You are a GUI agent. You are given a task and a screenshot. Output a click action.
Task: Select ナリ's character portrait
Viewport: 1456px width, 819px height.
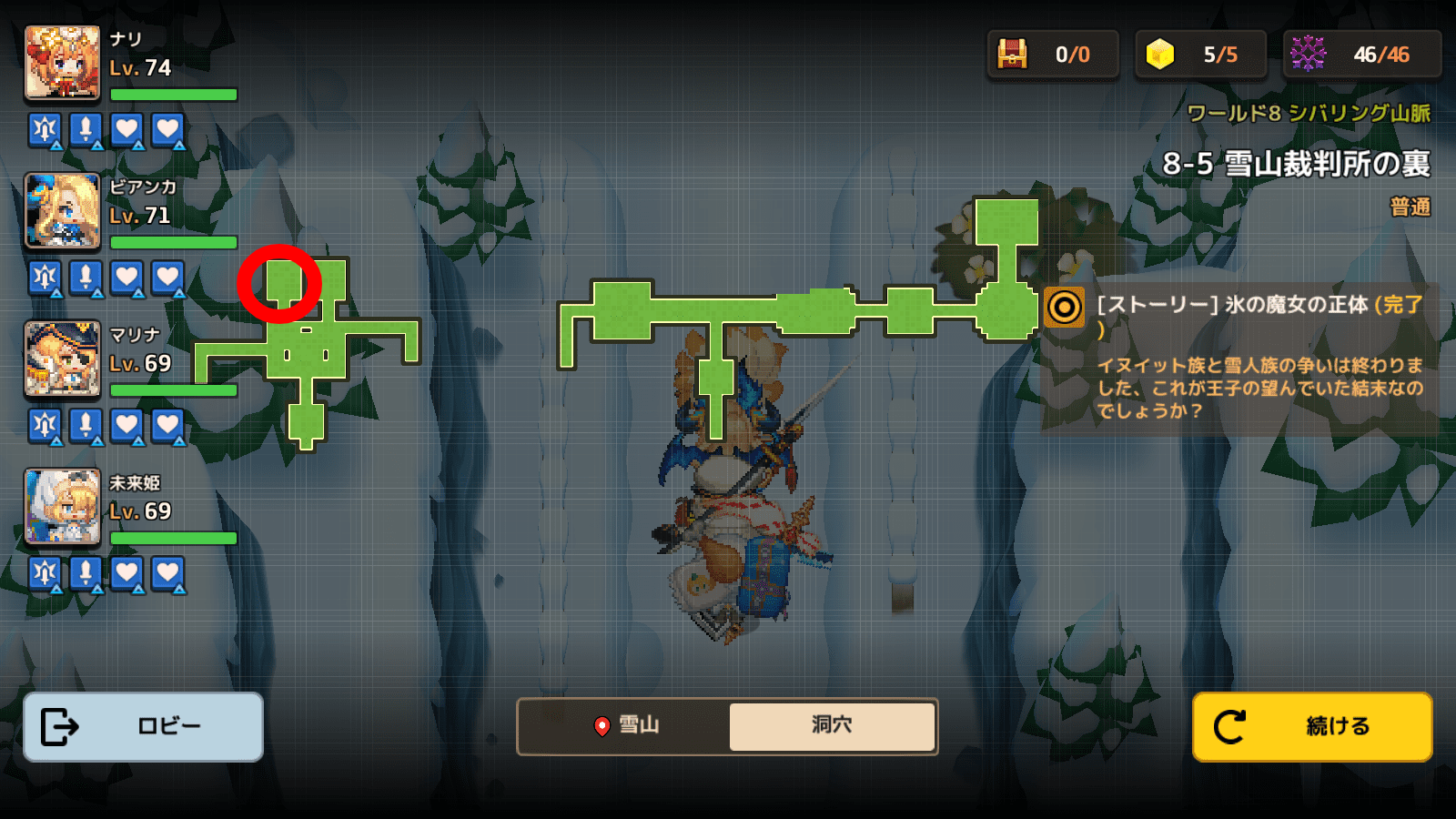tap(62, 63)
